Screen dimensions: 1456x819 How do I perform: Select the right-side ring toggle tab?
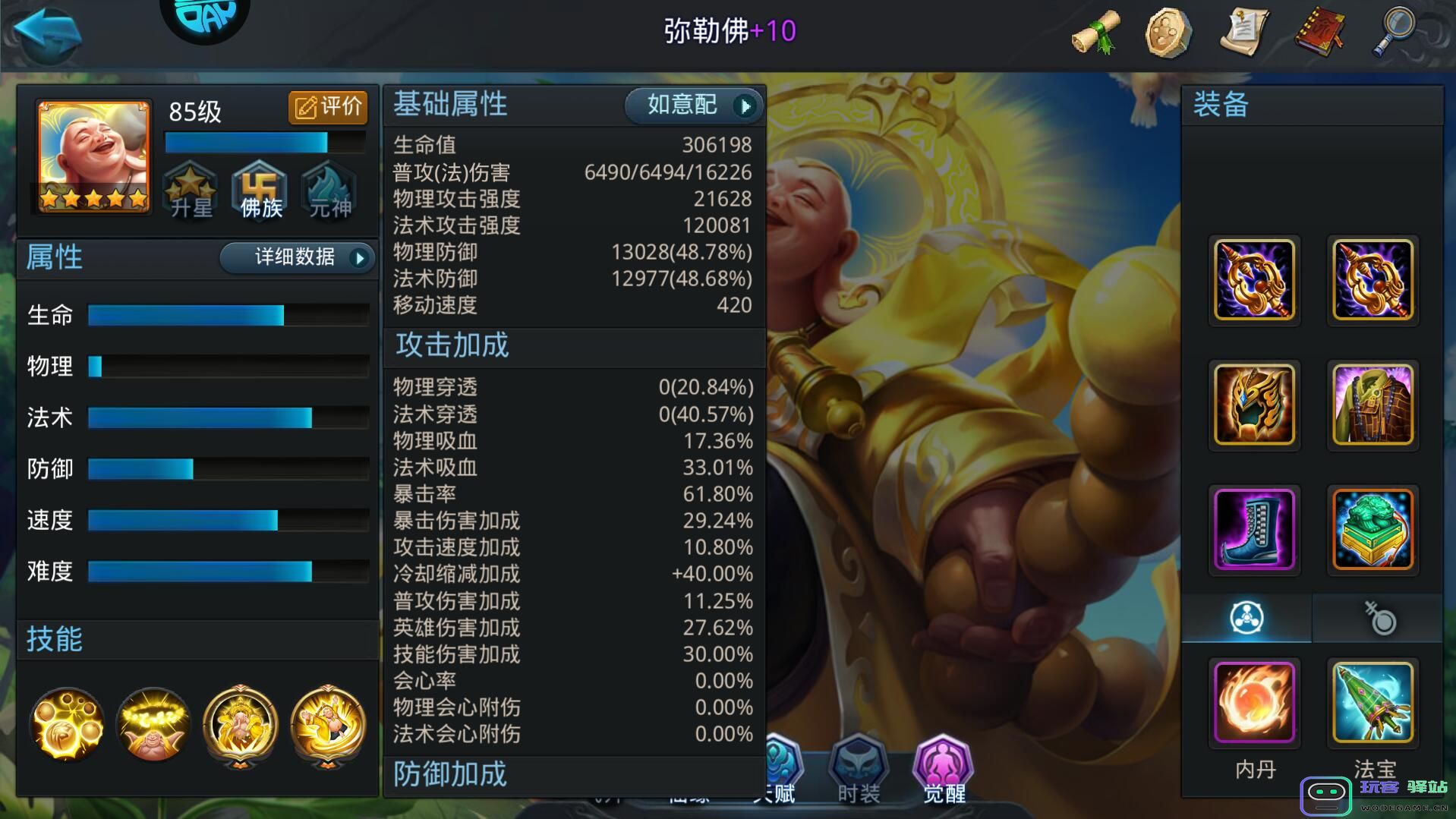click(x=1378, y=618)
